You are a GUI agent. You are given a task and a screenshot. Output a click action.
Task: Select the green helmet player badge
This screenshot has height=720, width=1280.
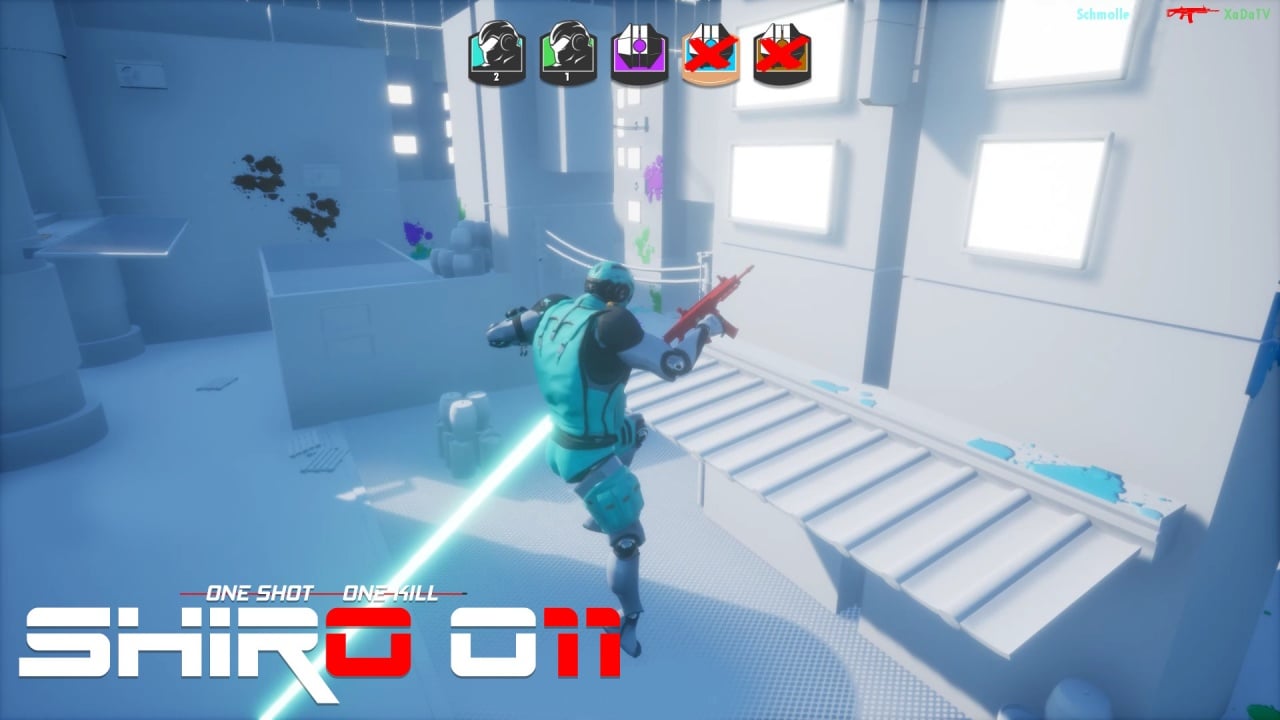[x=568, y=53]
